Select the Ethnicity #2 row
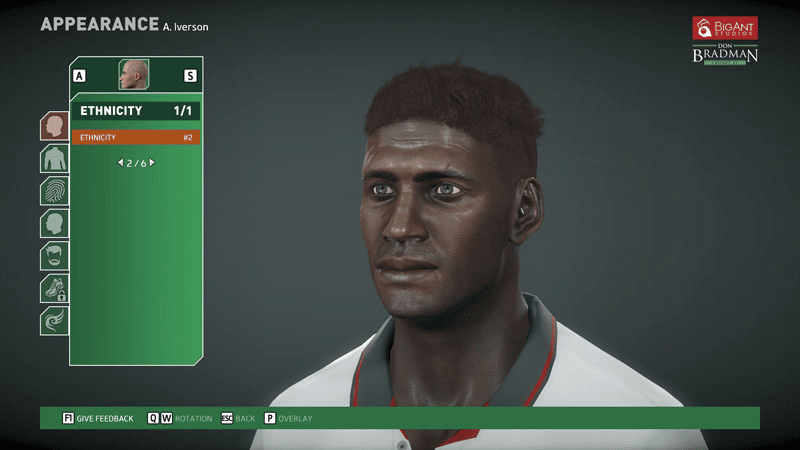Viewport: 800px width, 450px height. pos(135,137)
